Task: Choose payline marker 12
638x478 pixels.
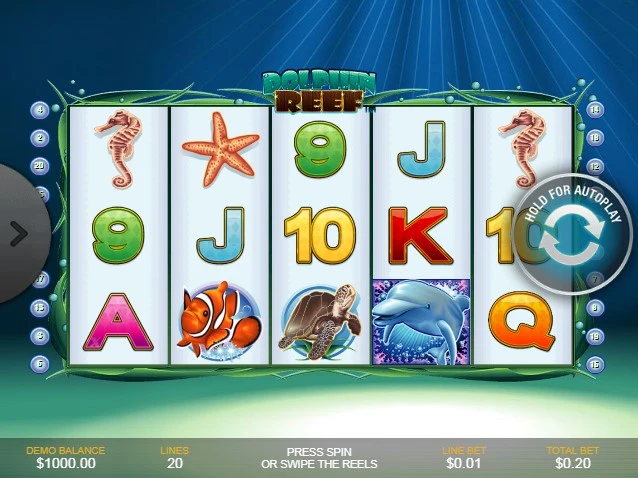Action: click(595, 166)
